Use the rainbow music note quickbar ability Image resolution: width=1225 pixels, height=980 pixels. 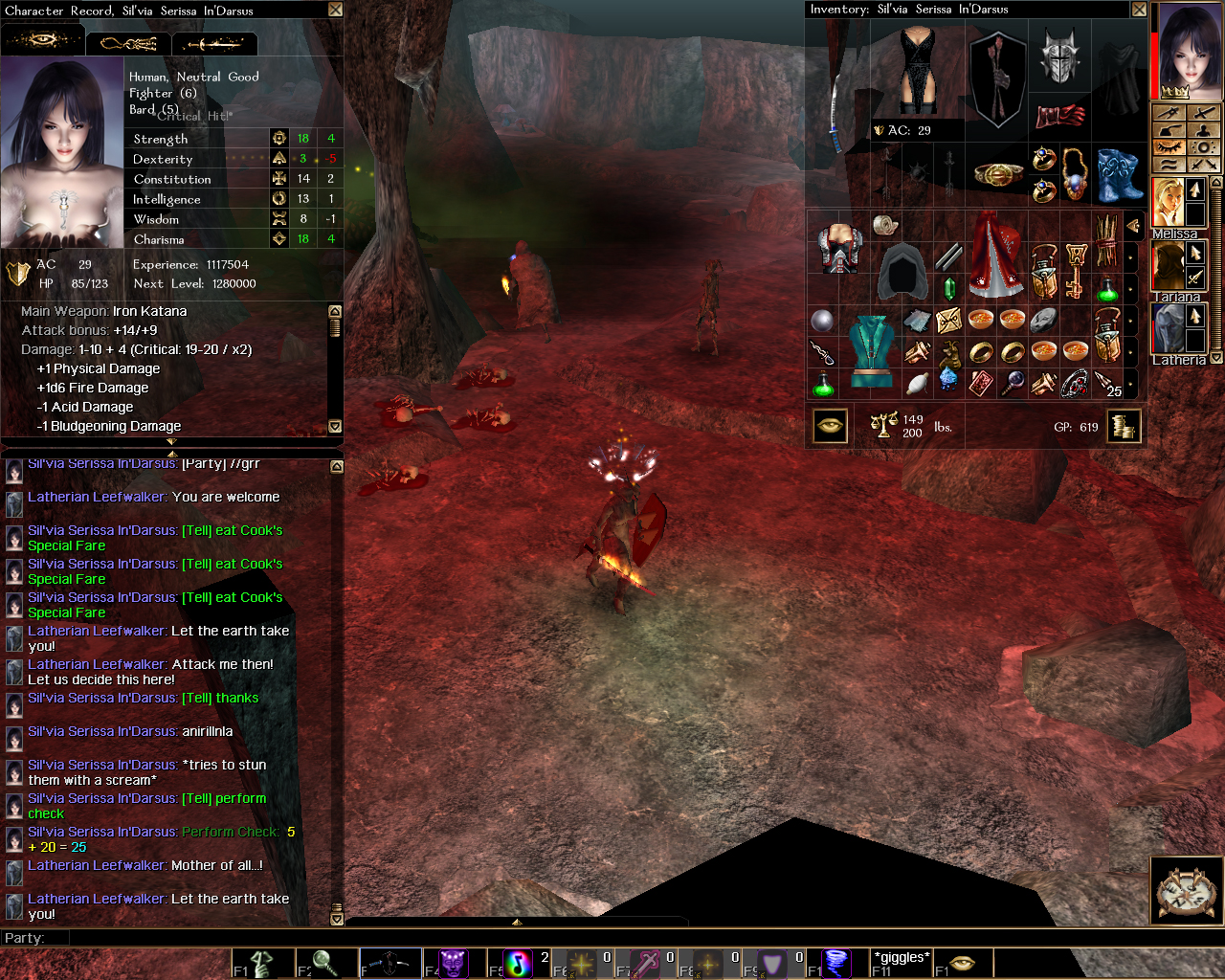(518, 963)
